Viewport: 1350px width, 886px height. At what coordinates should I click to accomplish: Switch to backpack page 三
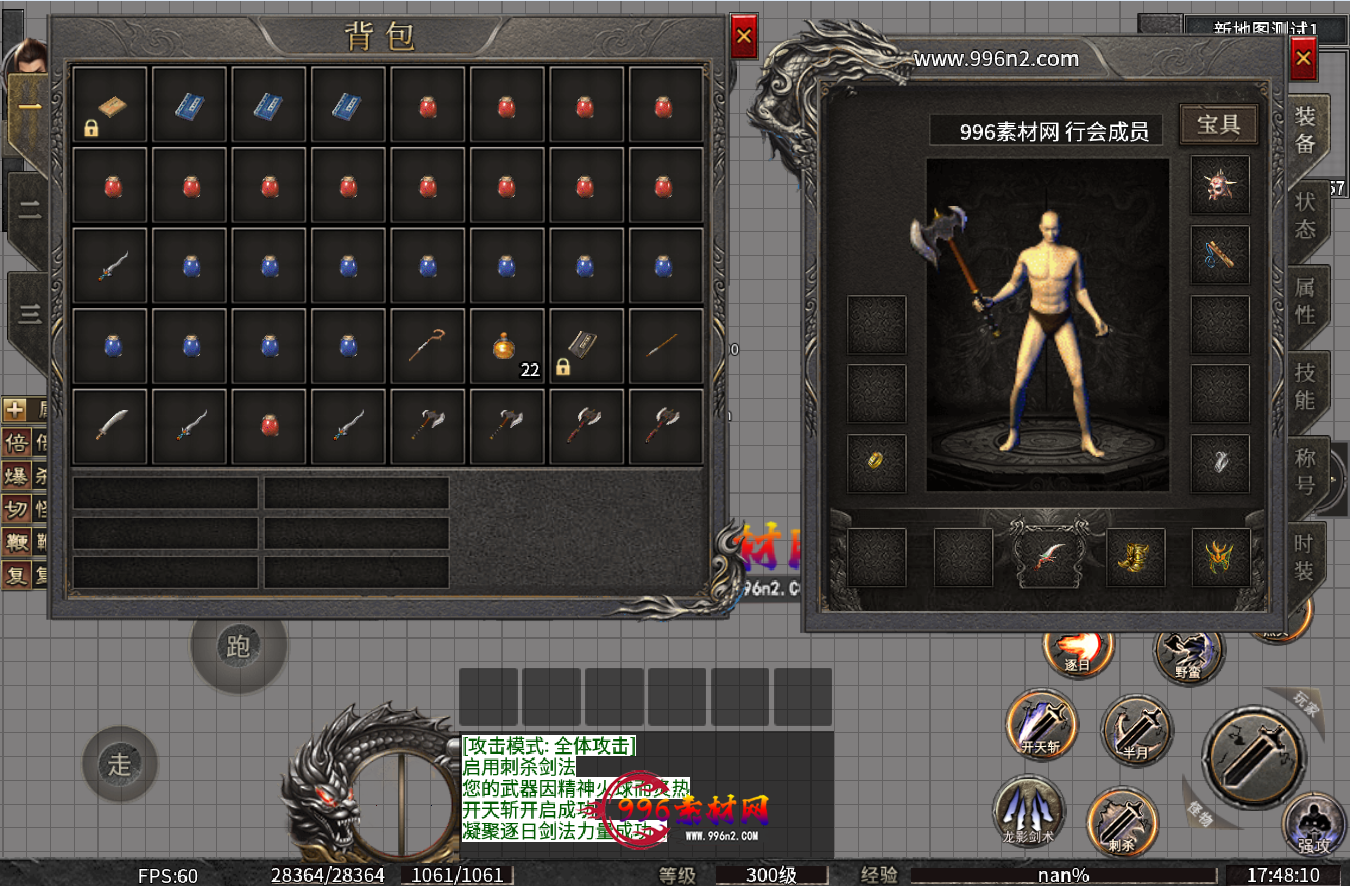click(x=30, y=314)
